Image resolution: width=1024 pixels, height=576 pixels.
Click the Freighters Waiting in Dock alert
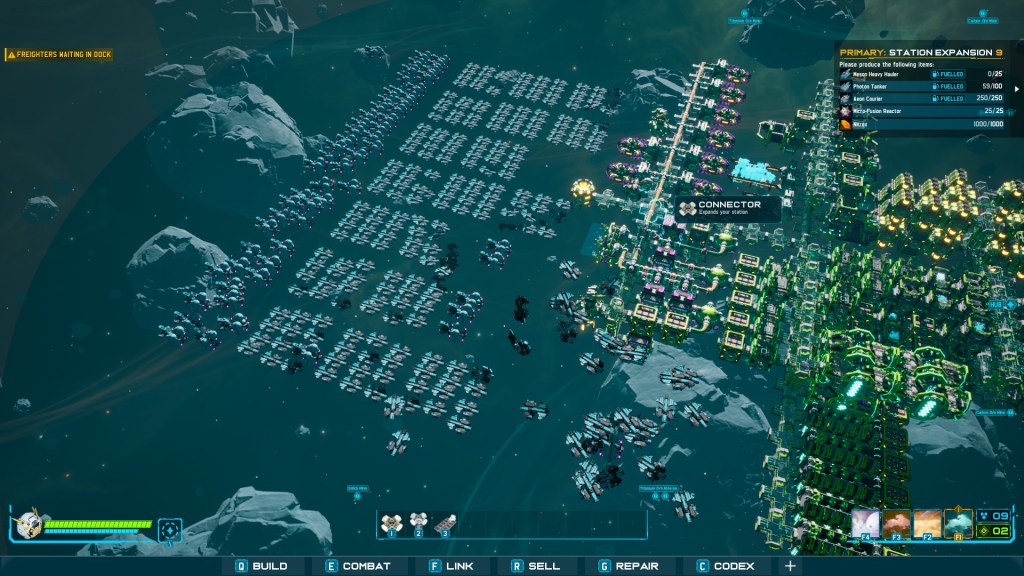pos(59,54)
